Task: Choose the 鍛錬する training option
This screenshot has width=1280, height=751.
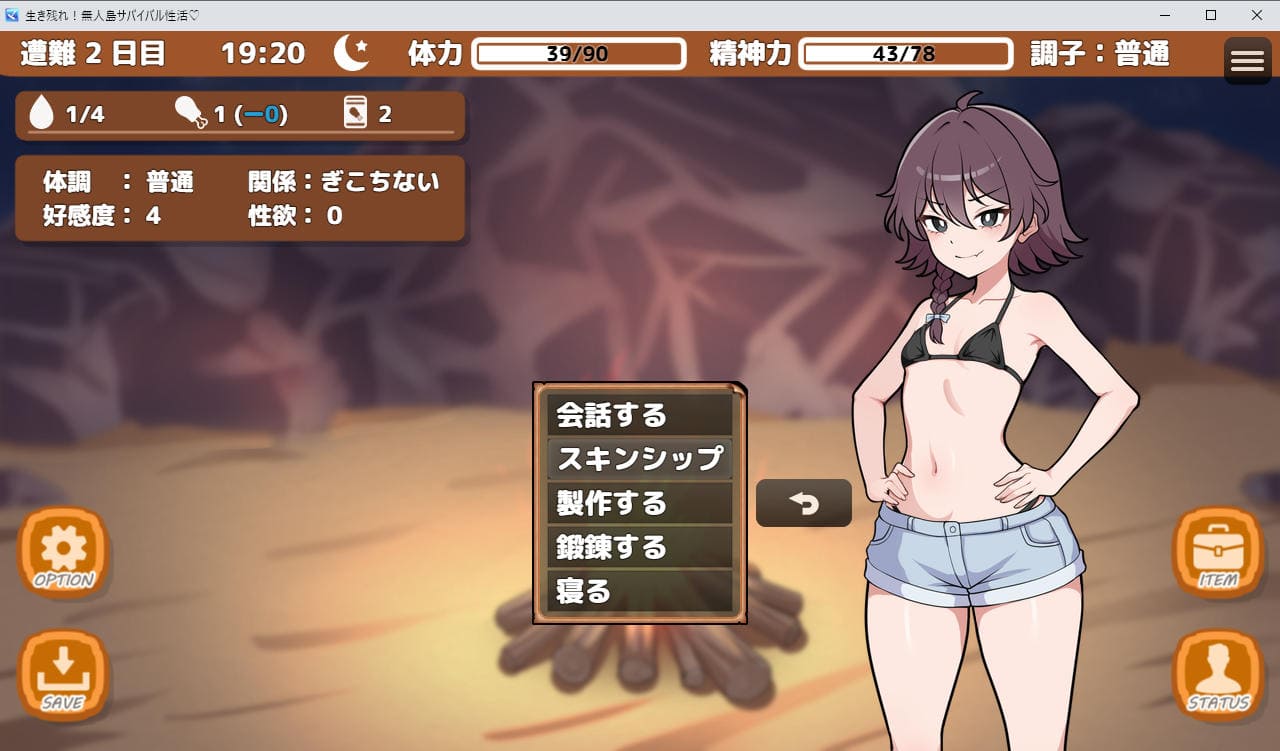Action: (639, 547)
